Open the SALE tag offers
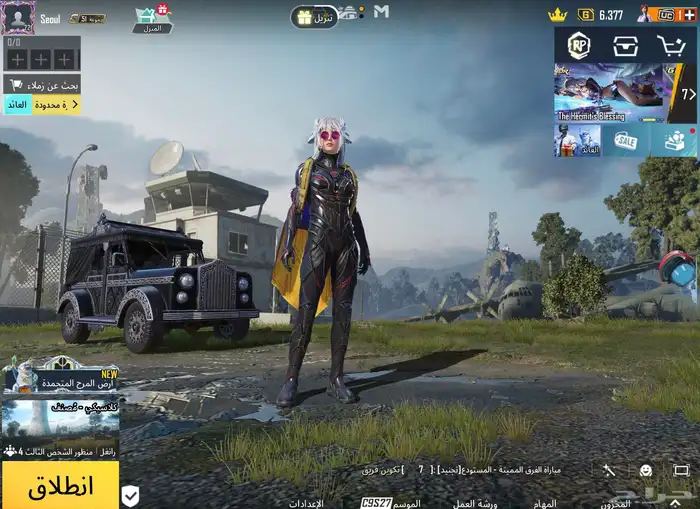The image size is (700, 509). tap(626, 141)
